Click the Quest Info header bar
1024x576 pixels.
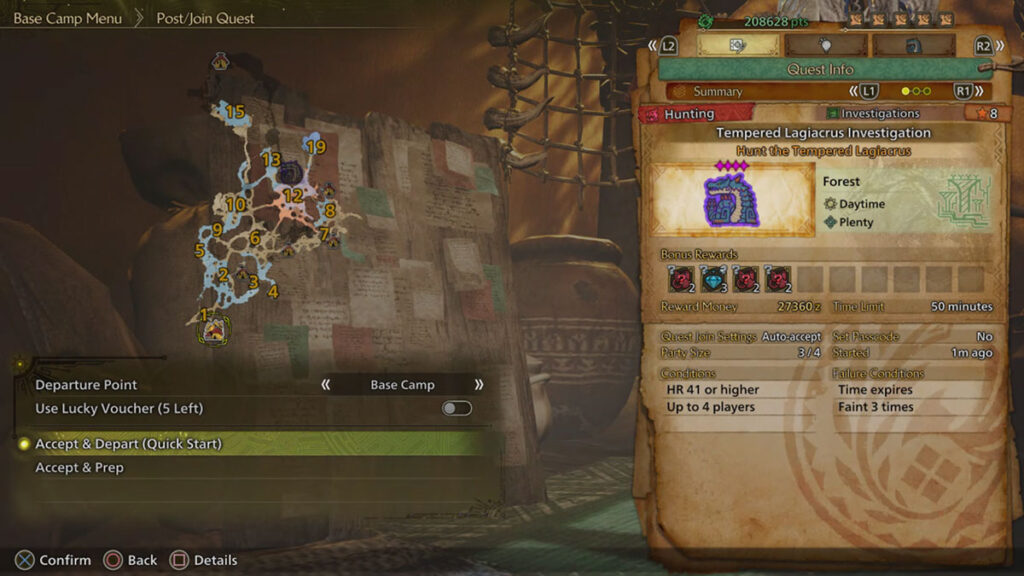coord(820,69)
